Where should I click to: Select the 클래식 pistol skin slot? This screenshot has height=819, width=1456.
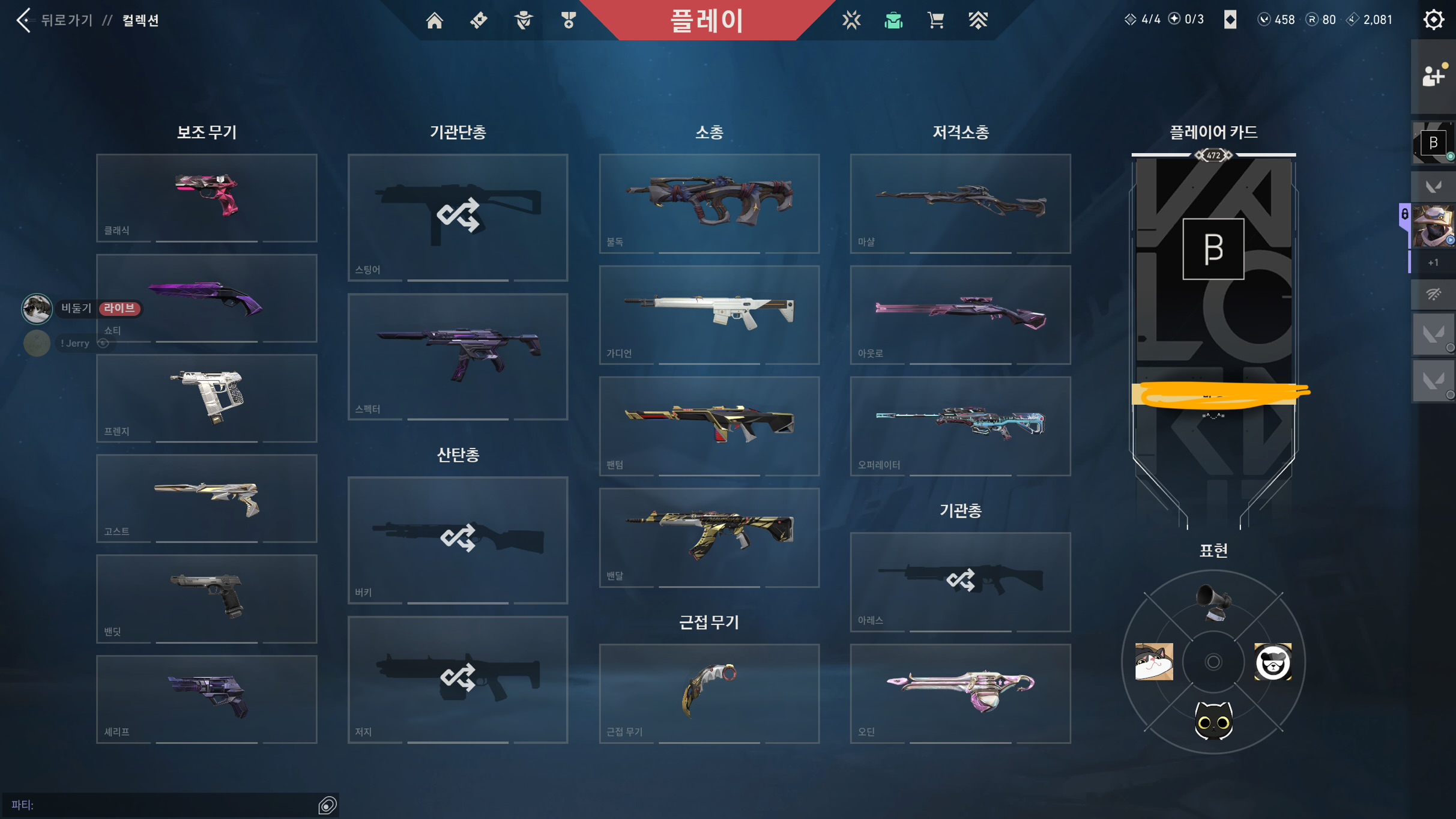[207, 198]
